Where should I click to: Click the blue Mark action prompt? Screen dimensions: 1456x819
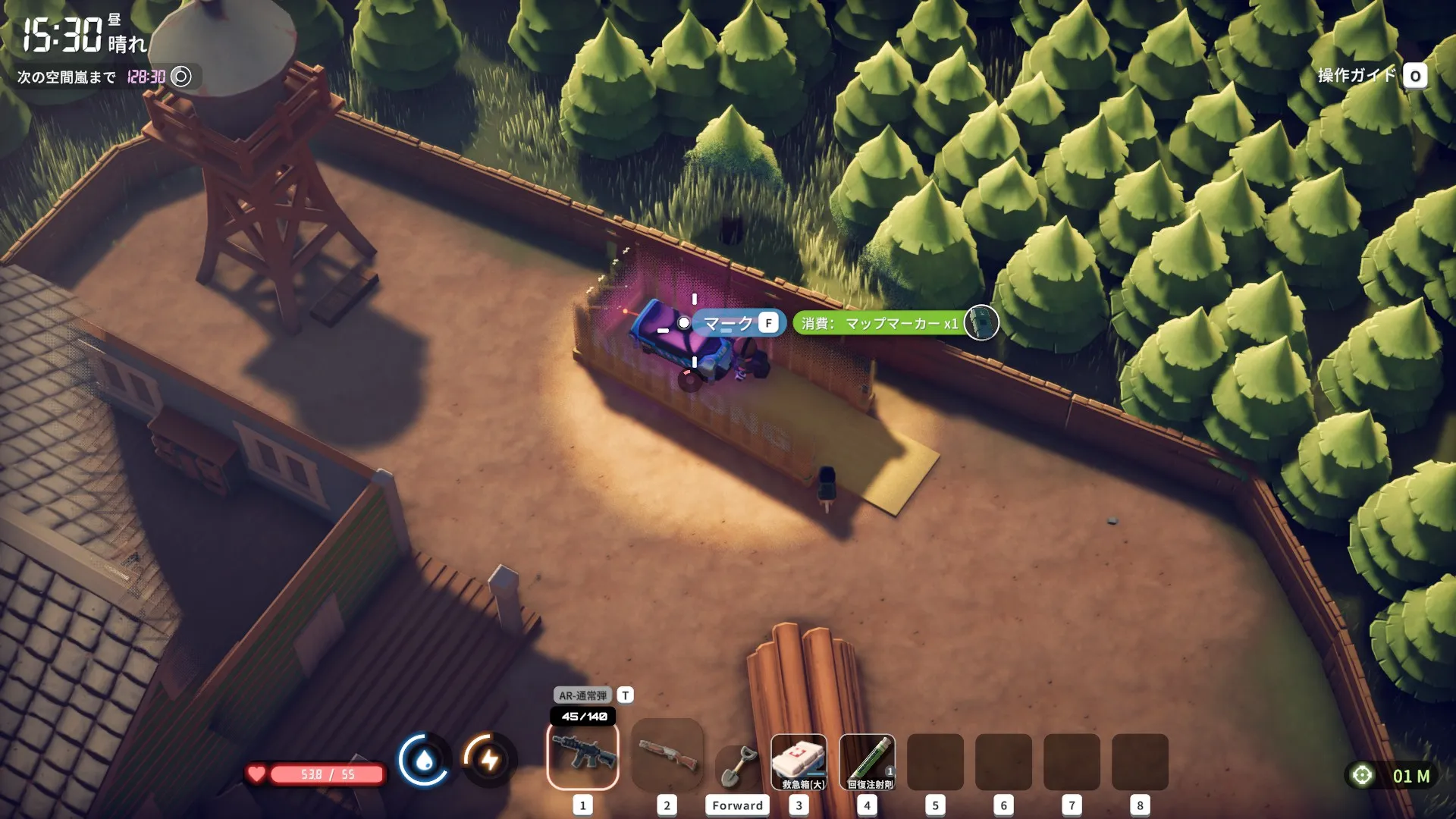tap(737, 323)
